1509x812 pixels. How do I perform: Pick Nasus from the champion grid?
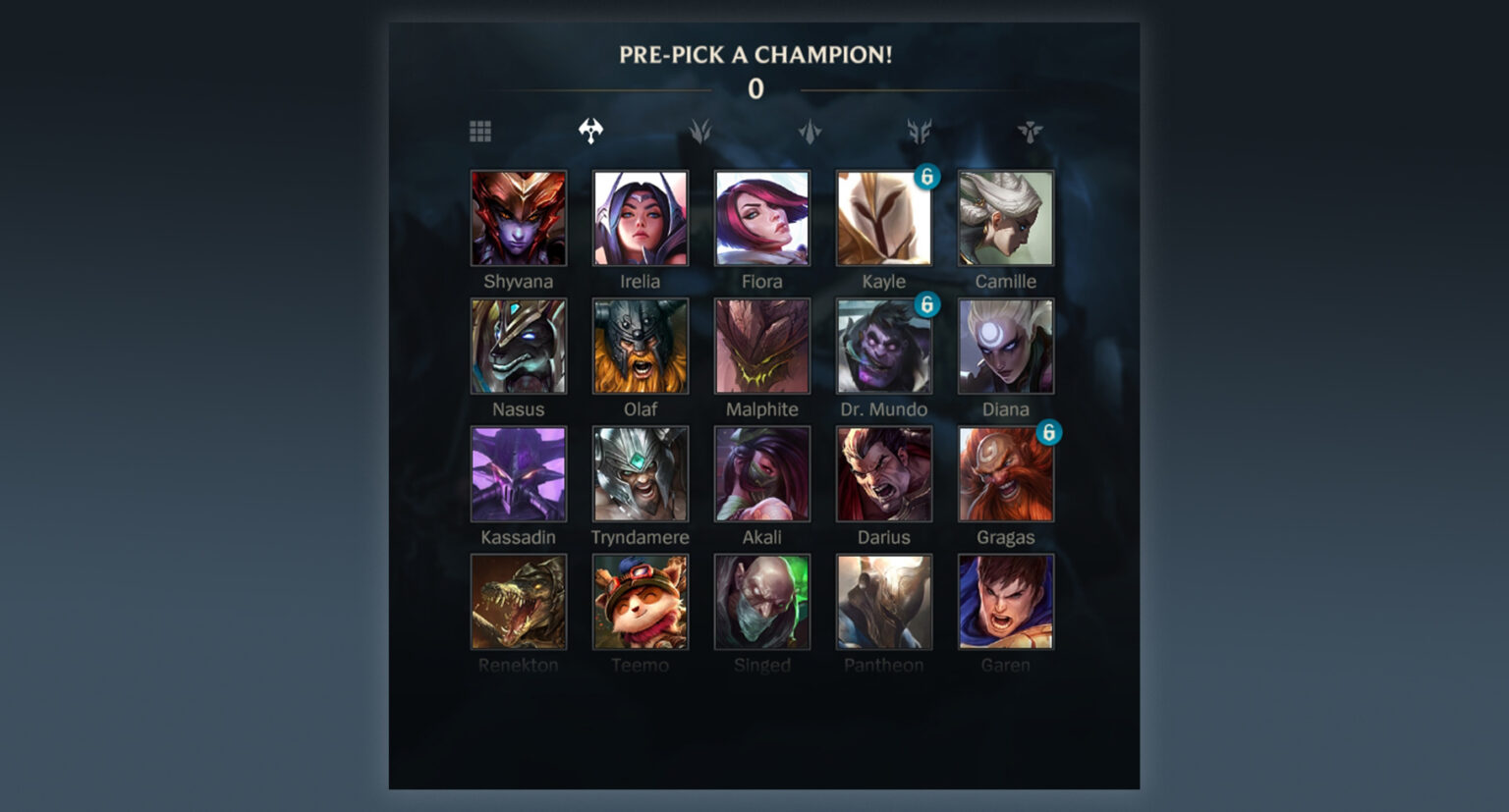coord(519,346)
